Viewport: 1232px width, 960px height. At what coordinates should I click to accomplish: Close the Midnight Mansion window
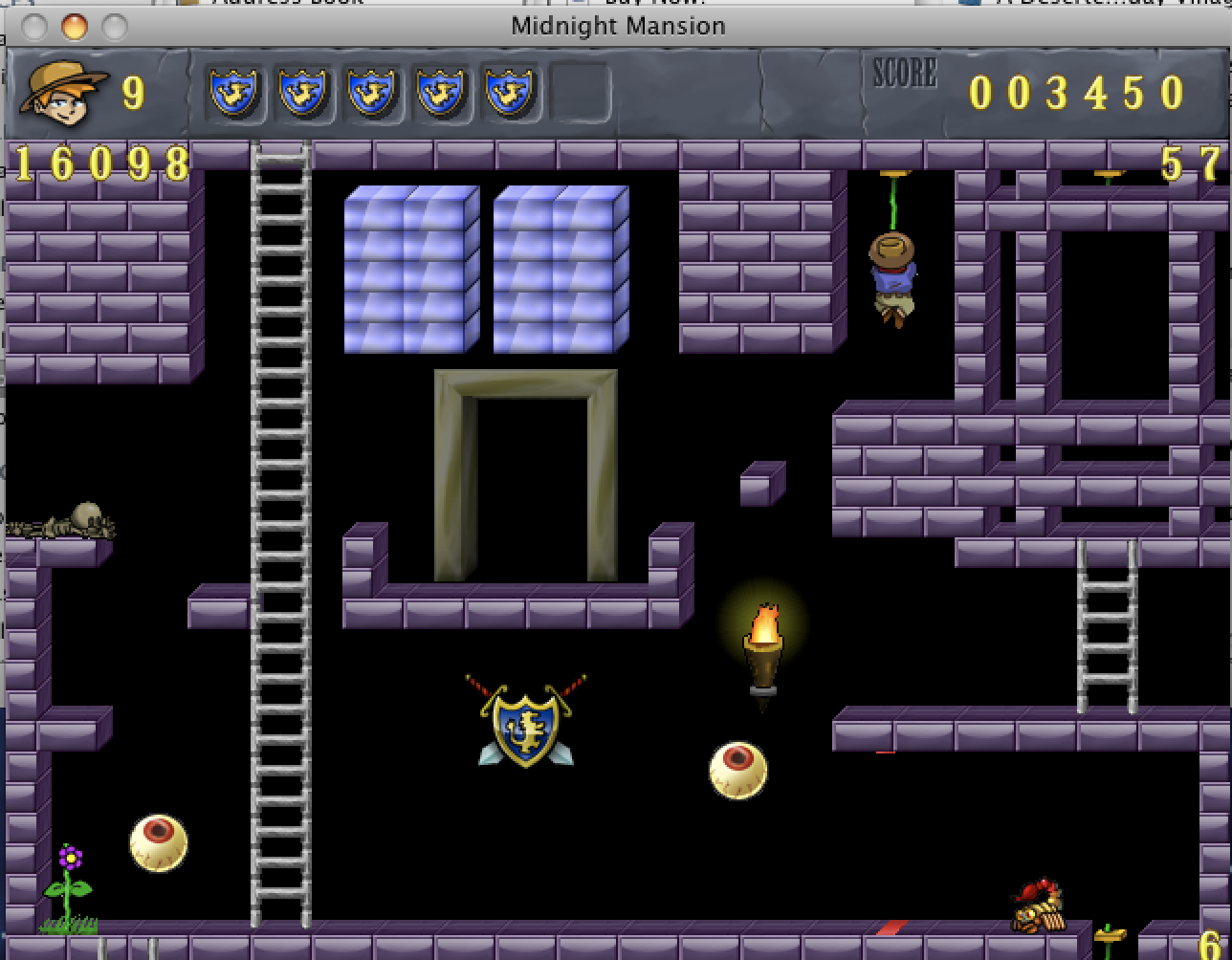tap(34, 26)
